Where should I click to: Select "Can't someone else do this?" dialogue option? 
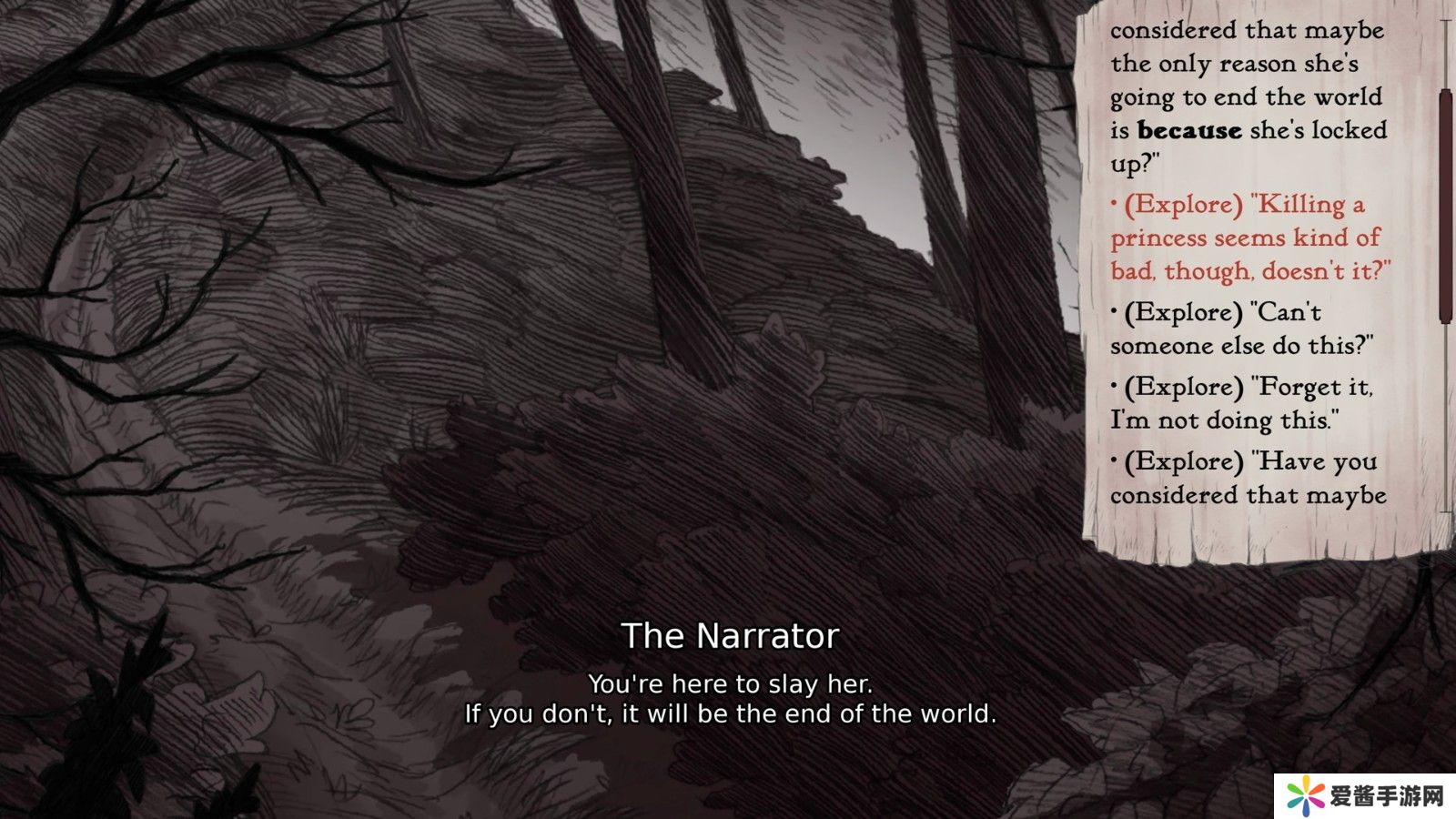pos(1241,329)
